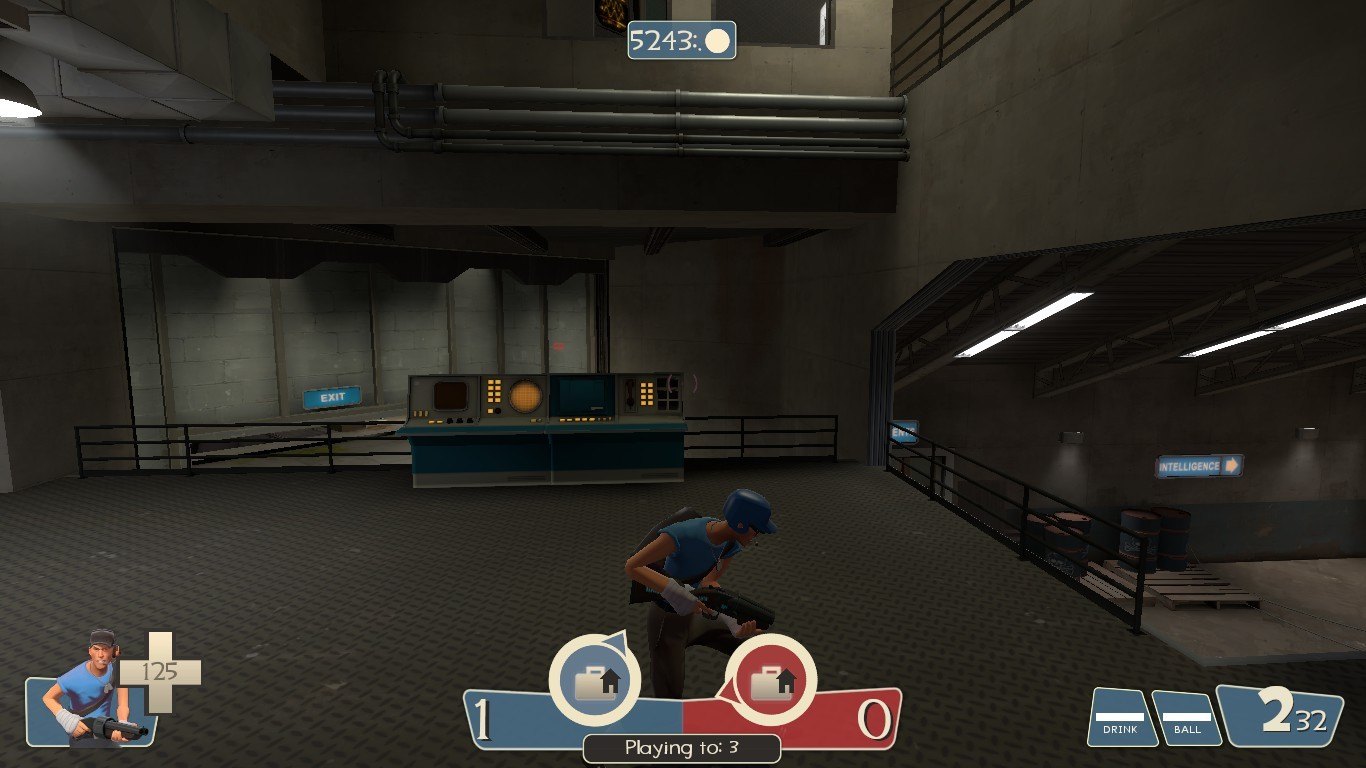Select the Scout class portrait

pos(88,690)
